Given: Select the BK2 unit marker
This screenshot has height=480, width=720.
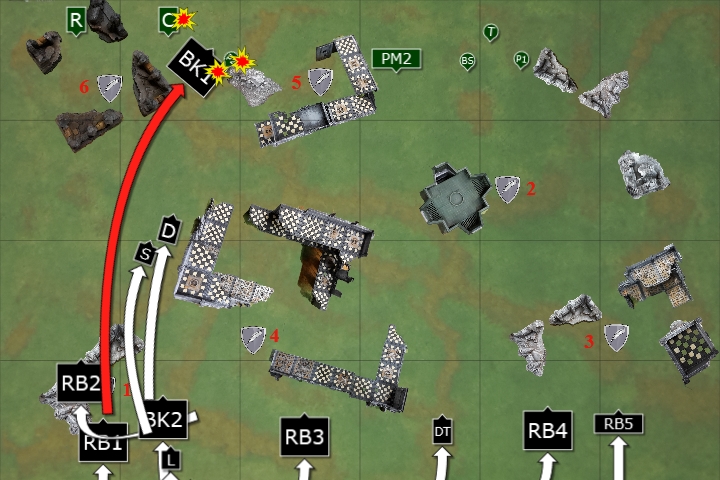Looking at the screenshot, I should 164,420.
